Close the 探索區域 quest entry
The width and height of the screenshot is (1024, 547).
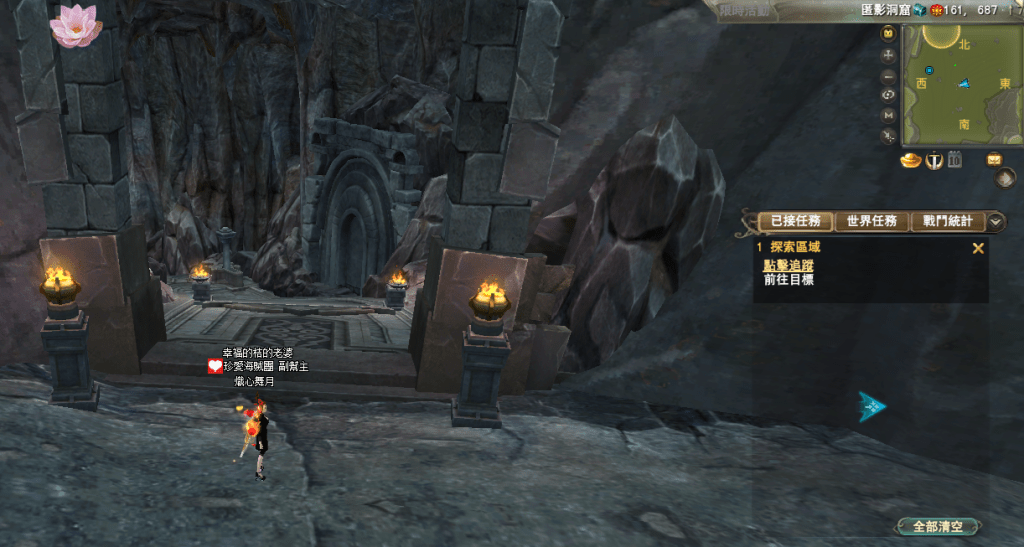pyautogui.click(x=978, y=248)
